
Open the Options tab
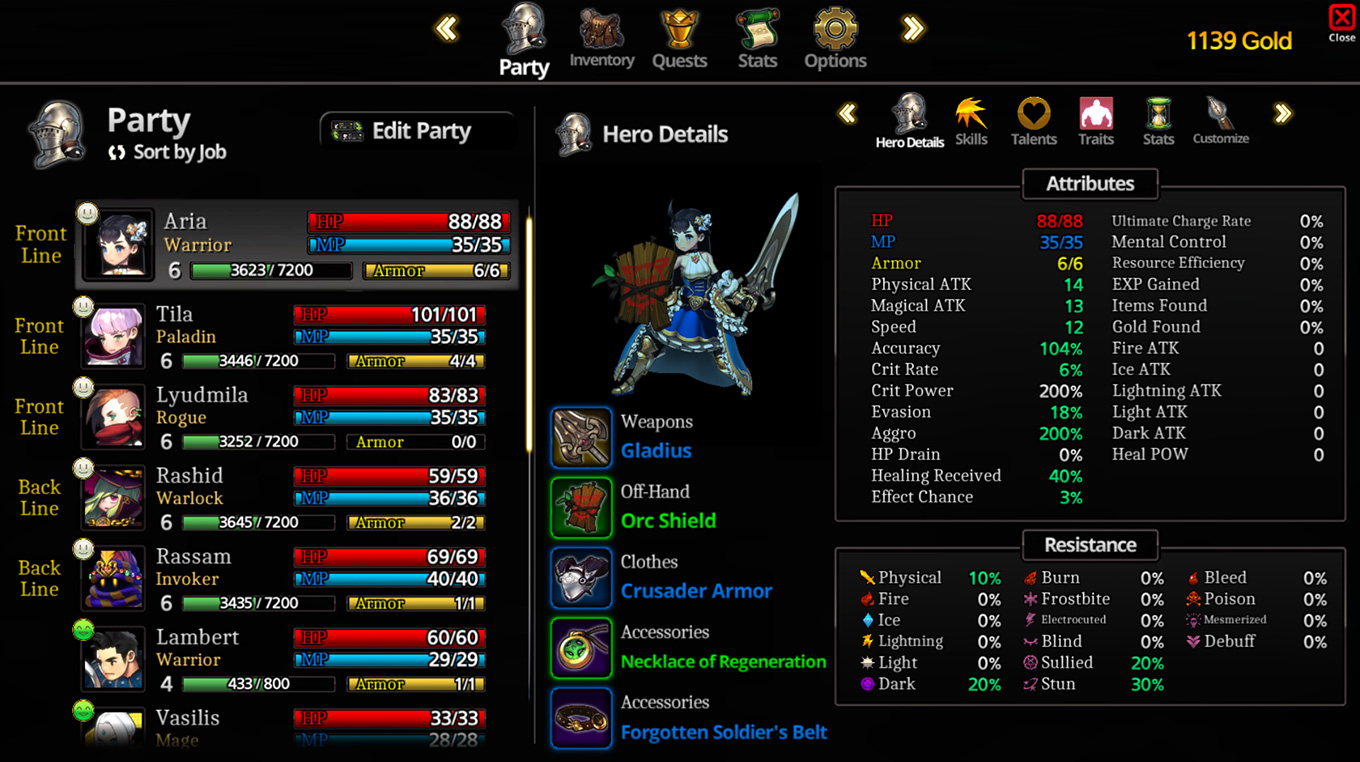coord(835,40)
